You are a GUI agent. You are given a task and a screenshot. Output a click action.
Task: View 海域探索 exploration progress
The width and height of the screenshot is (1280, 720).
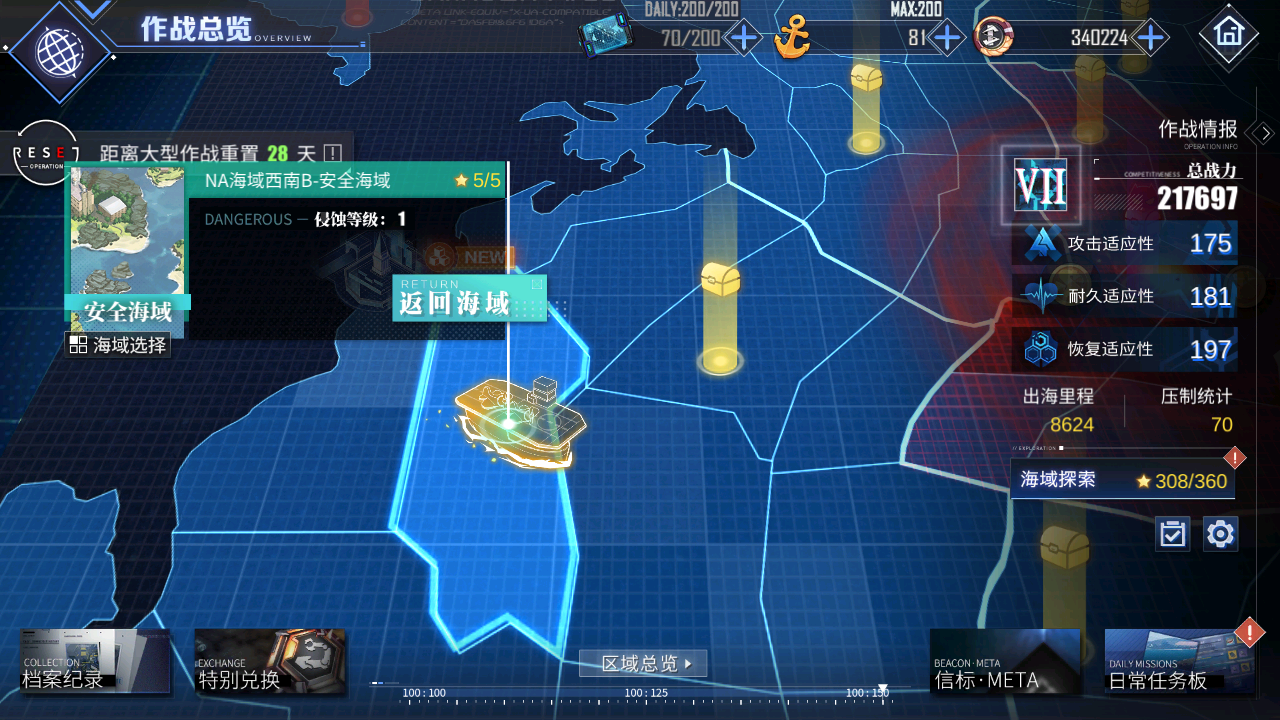tap(1122, 480)
